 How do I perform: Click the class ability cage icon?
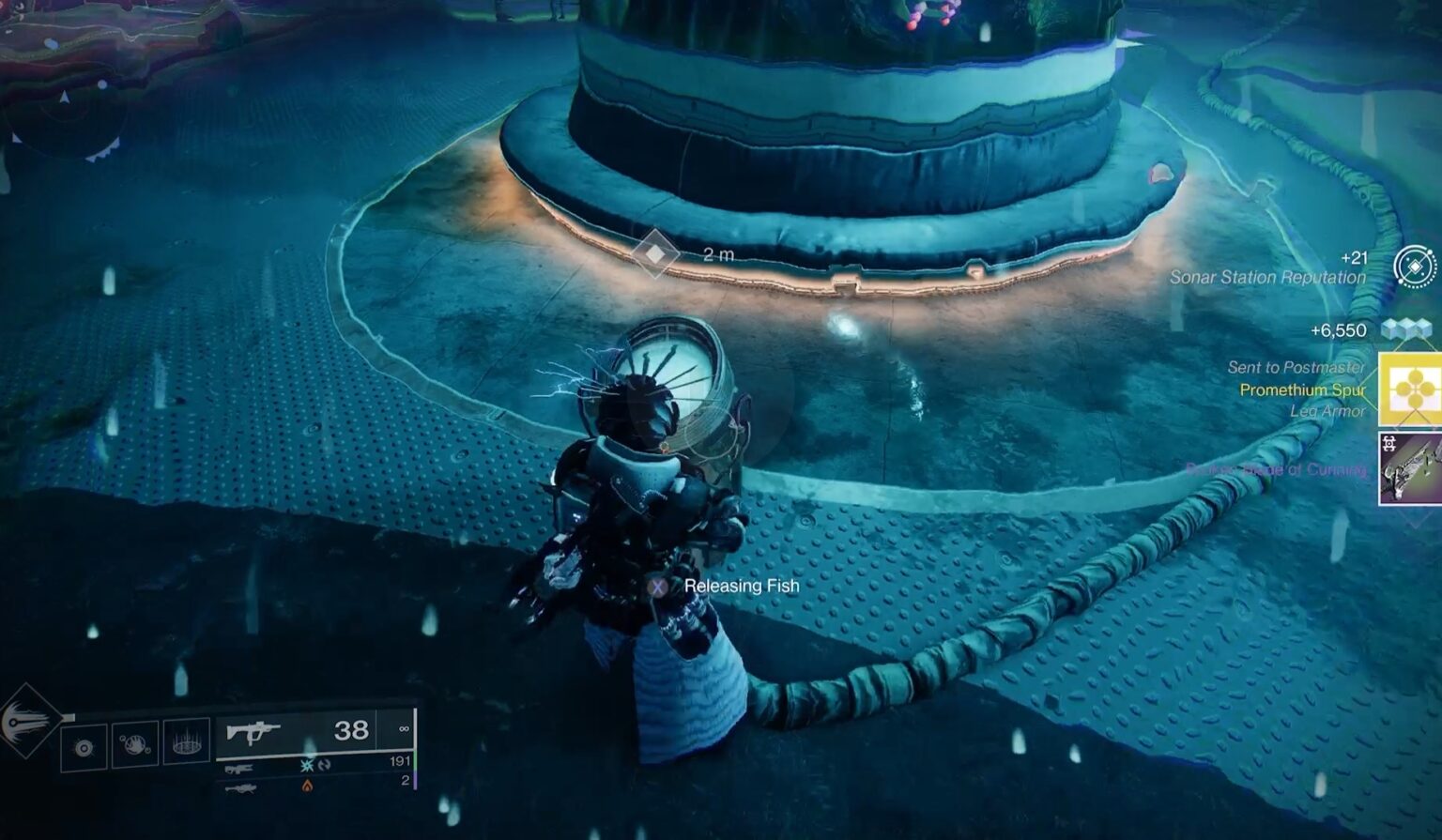(x=185, y=743)
